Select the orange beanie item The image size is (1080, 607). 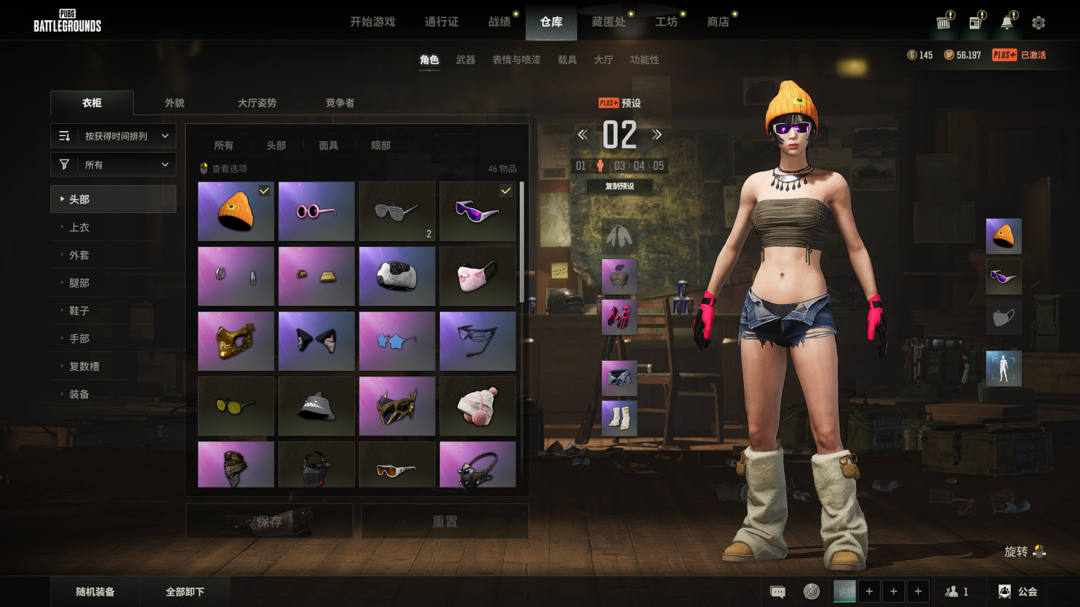pos(235,212)
